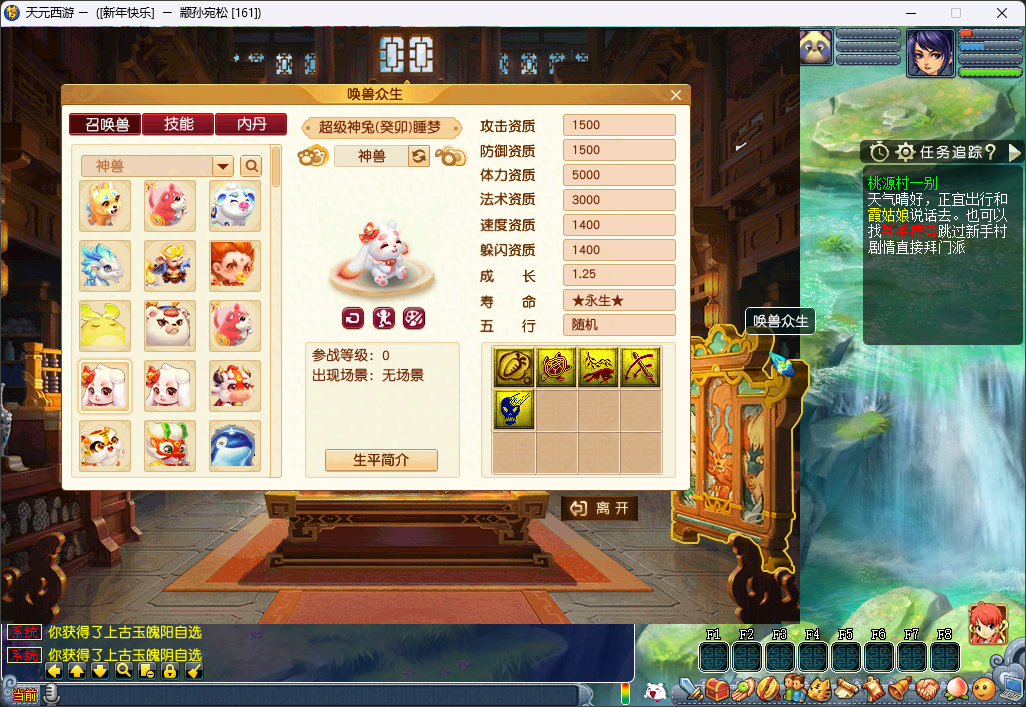Image resolution: width=1026 pixels, height=707 pixels.
Task: Click the magnifier search button beside the dropdown
Action: pos(251,166)
